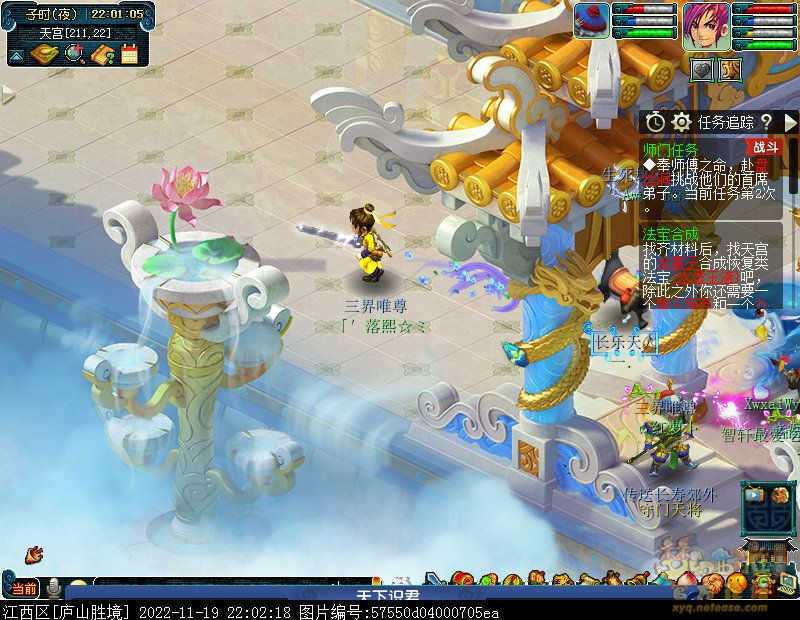The height and width of the screenshot is (620, 800).
Task: Click the golden buff icon beside heart
Action: click(729, 69)
